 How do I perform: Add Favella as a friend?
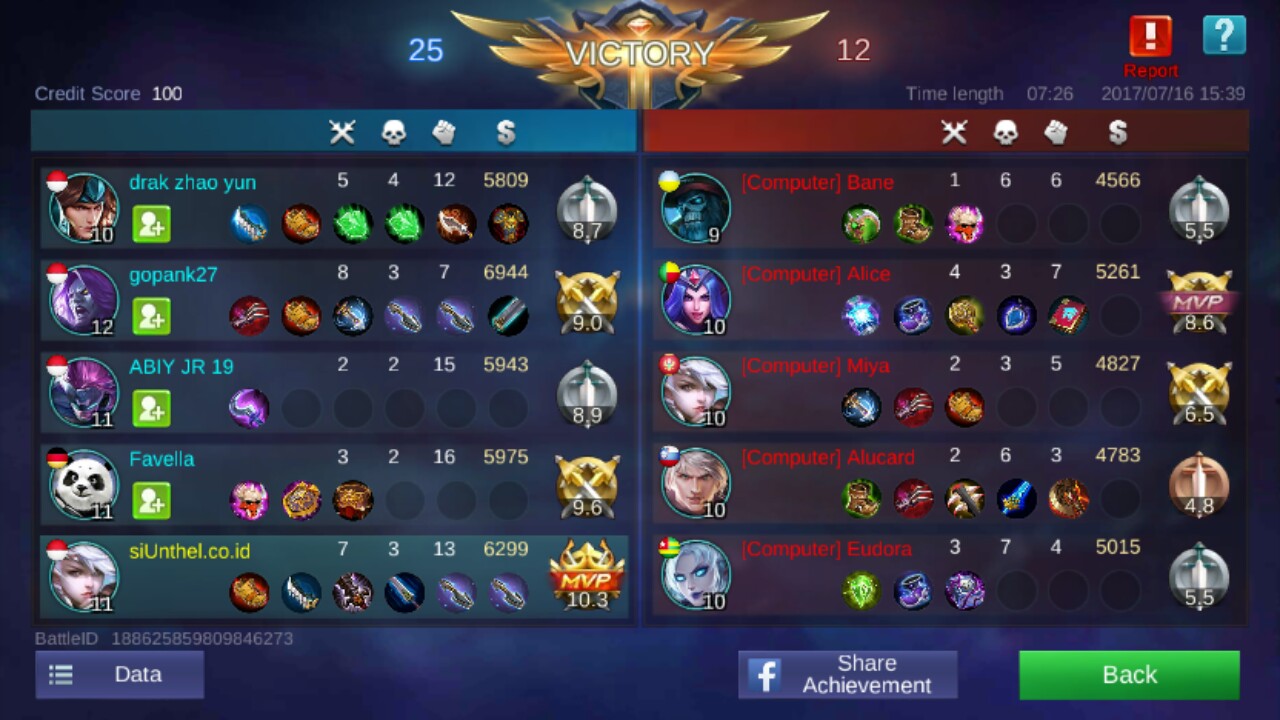pos(151,501)
